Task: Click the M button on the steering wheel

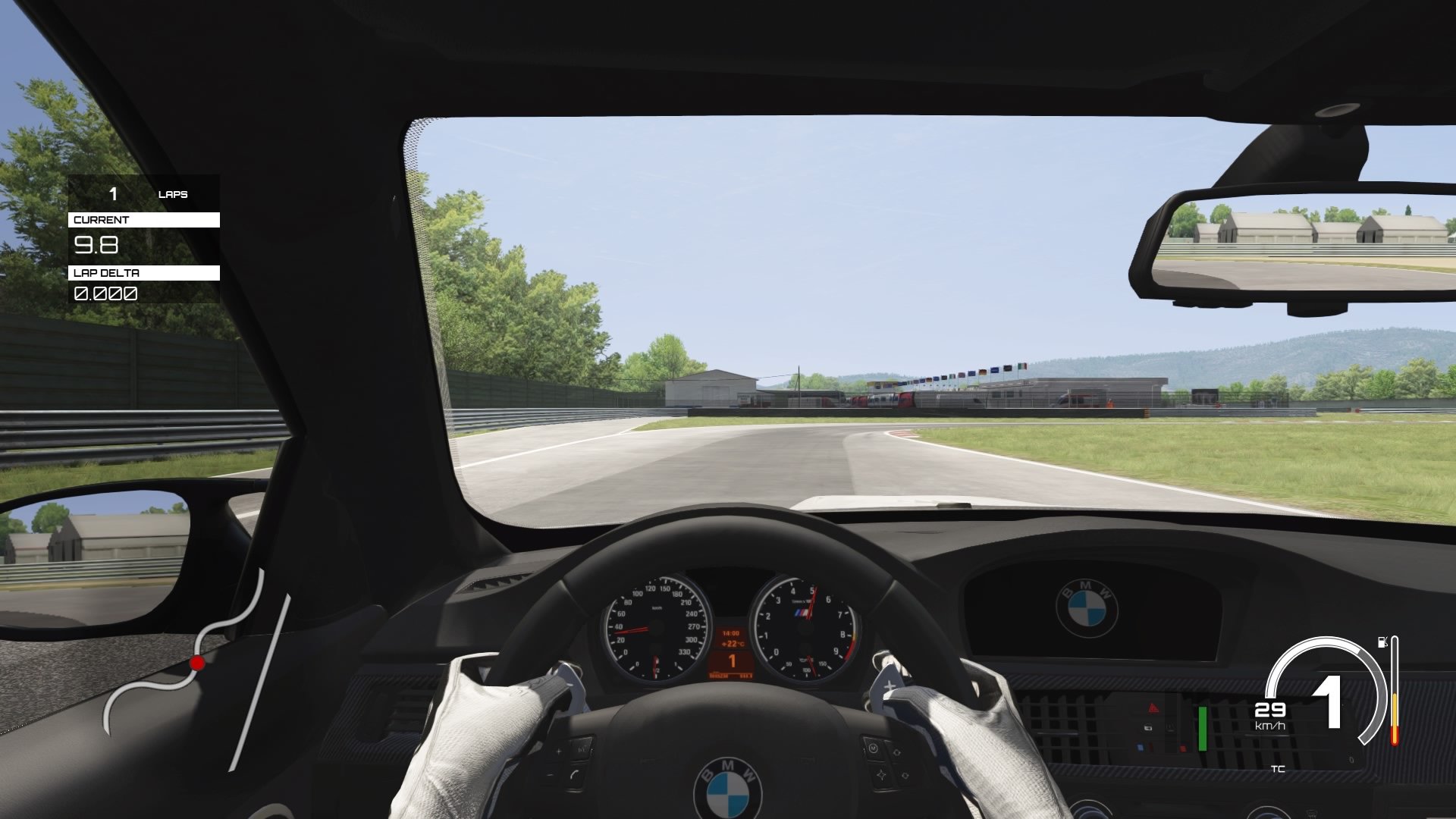Action: pos(873,750)
